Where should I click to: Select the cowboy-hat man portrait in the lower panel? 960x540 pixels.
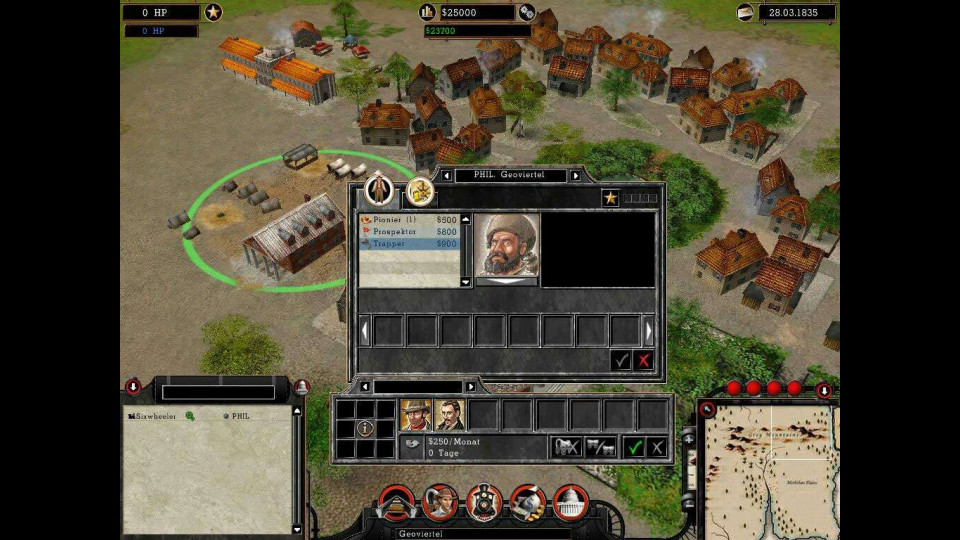click(416, 414)
